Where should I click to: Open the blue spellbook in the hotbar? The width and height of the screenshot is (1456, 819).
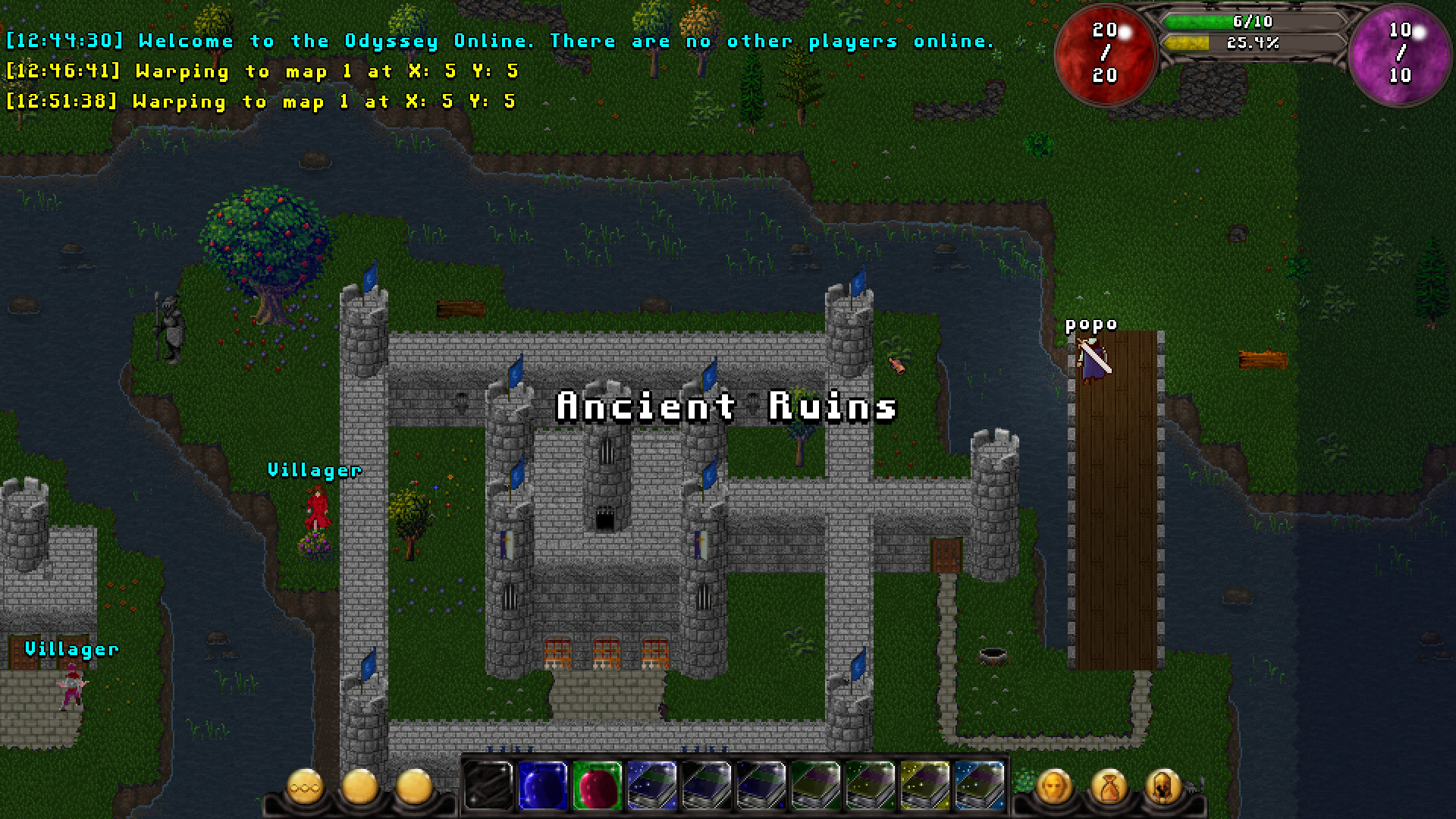point(656,786)
